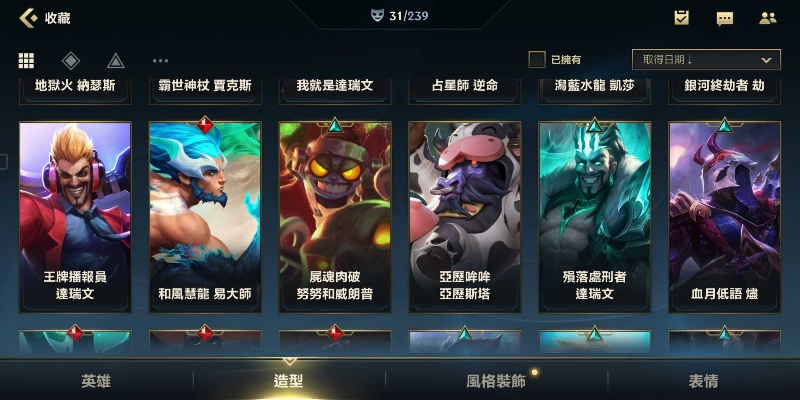Open the friends list icon
This screenshot has width=800, height=400.
coord(768,18)
